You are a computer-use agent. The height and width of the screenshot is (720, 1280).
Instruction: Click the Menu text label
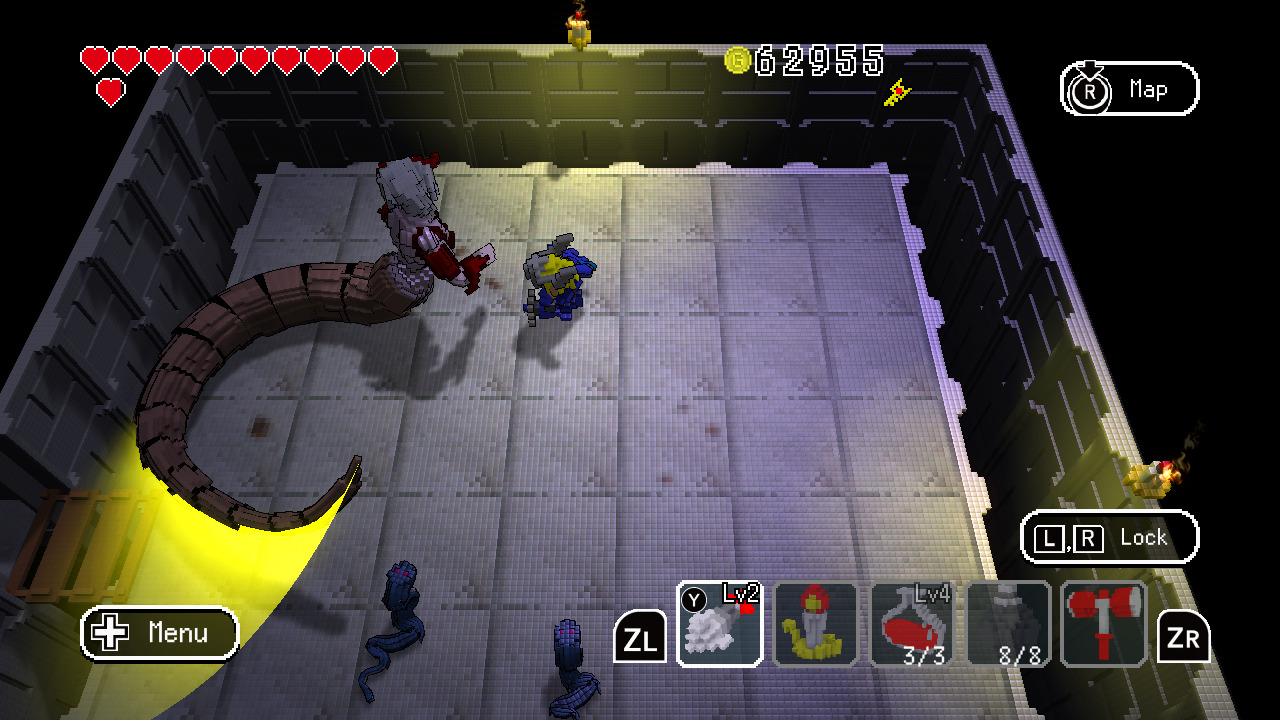[176, 634]
